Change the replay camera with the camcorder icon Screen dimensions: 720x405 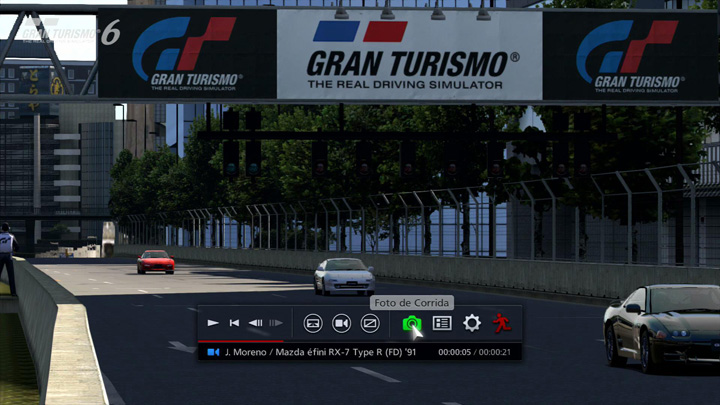341,323
